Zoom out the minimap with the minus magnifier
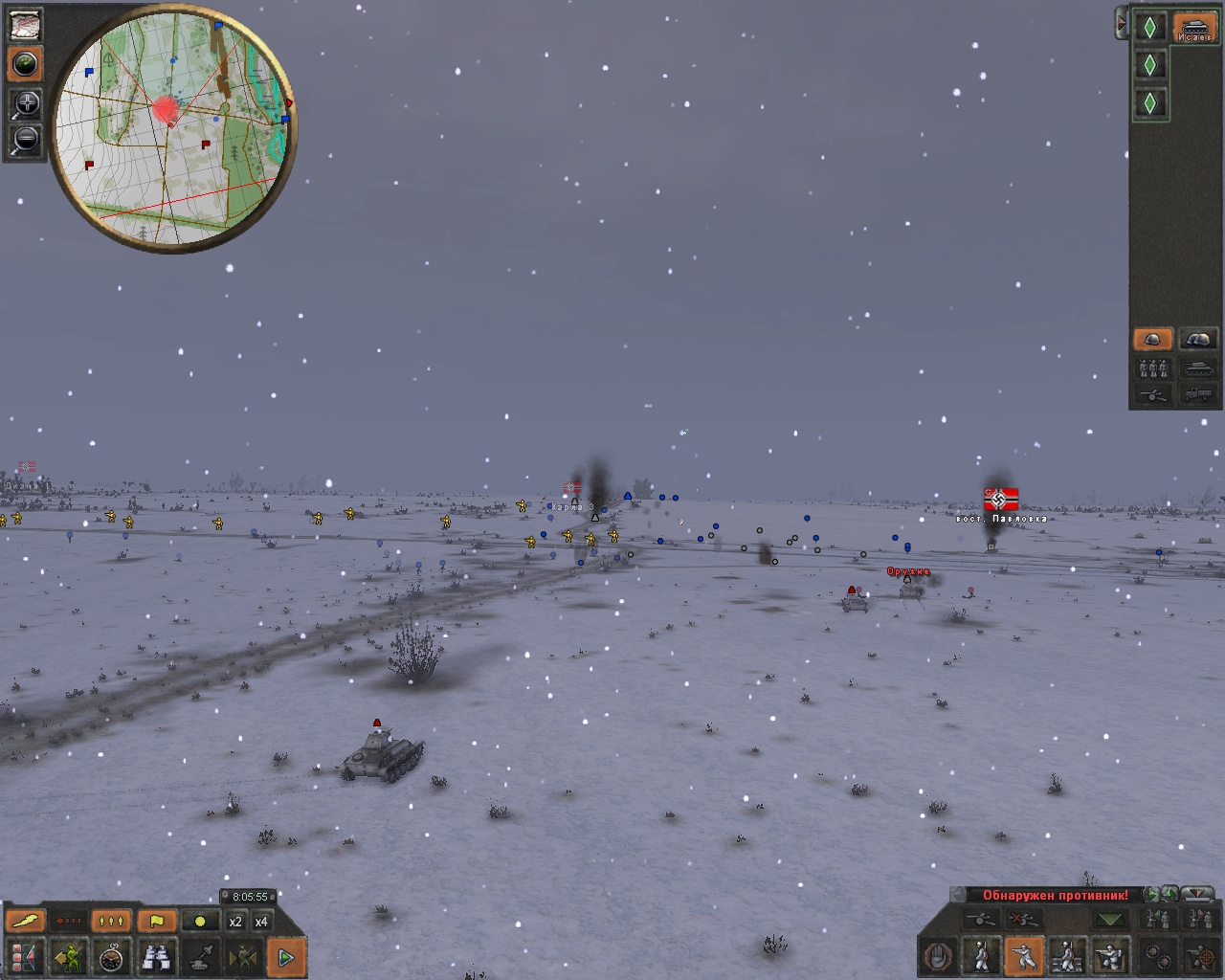Screen dimensions: 1225x980 (x=26, y=140)
